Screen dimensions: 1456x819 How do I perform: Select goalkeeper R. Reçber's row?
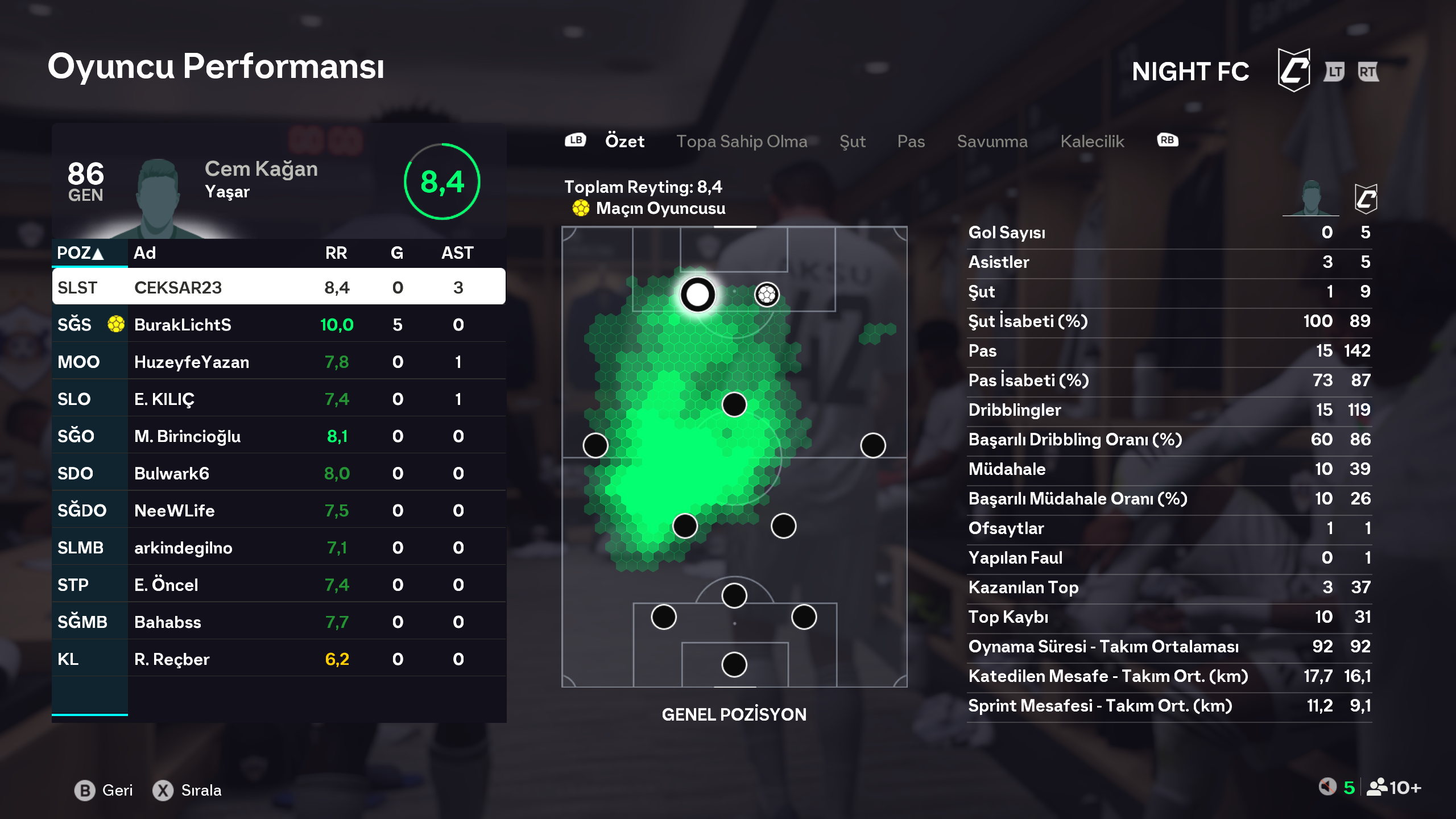tap(279, 659)
